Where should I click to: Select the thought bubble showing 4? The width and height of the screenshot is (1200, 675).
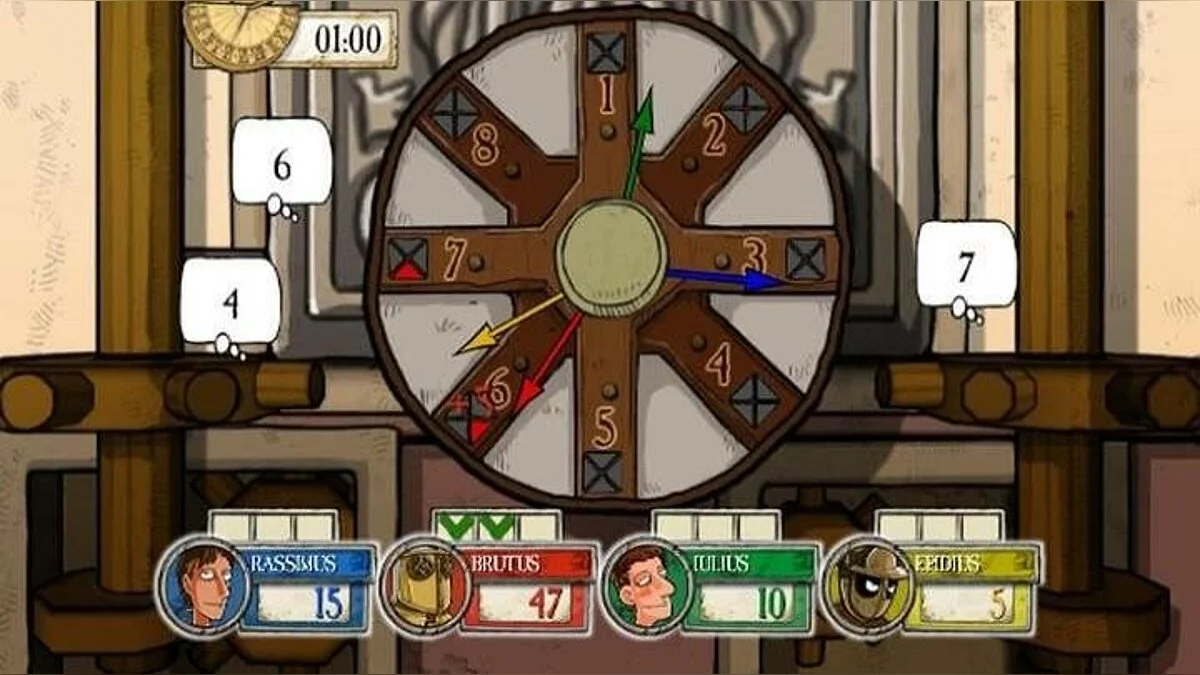(231, 301)
